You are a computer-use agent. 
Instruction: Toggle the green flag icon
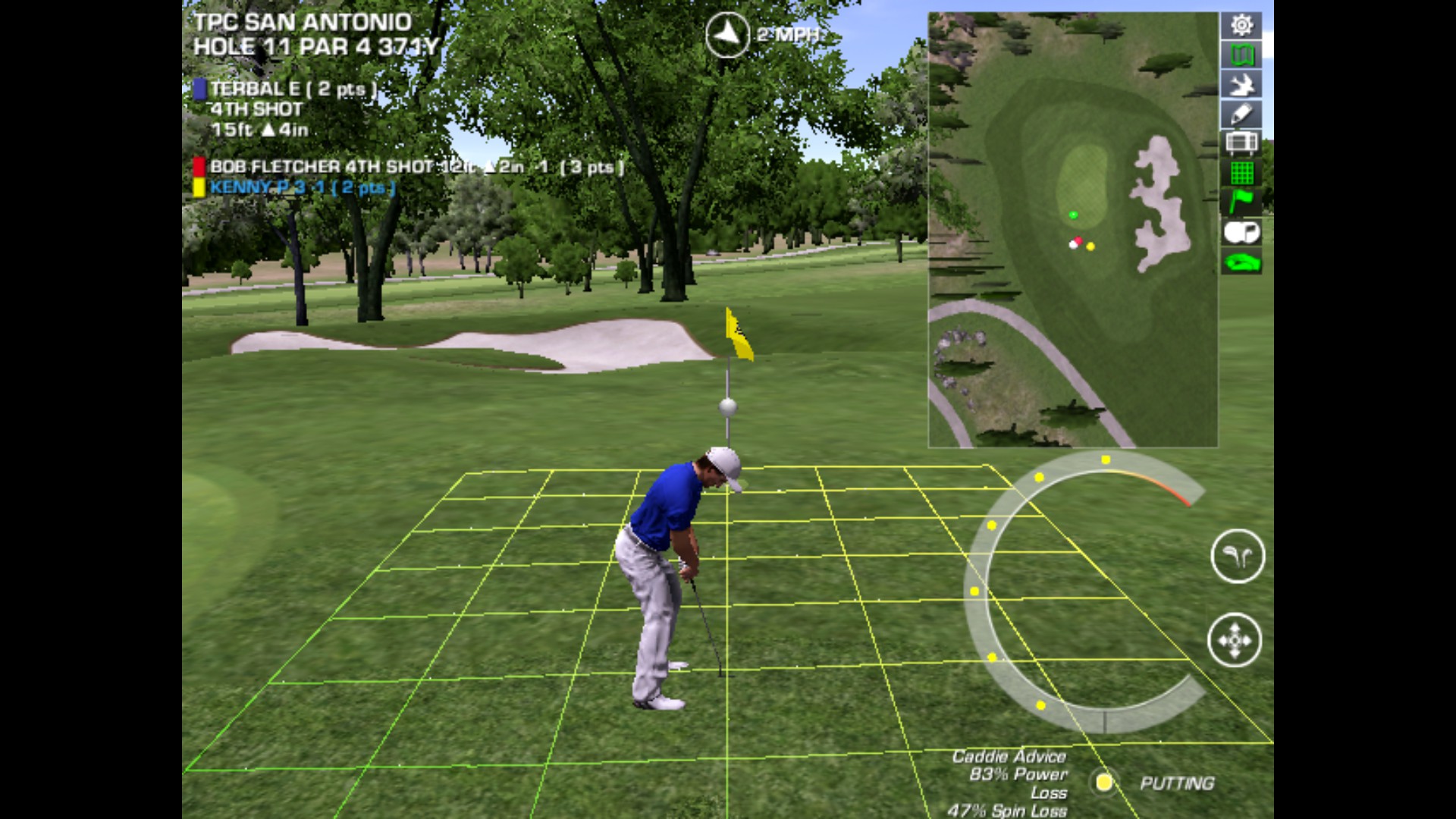[1241, 202]
